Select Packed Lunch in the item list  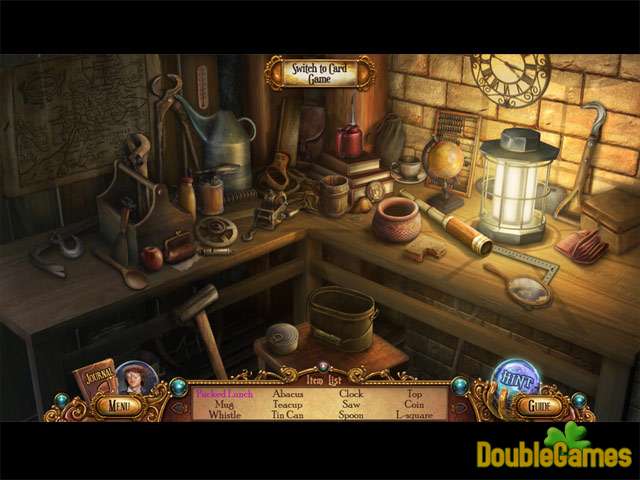225,394
